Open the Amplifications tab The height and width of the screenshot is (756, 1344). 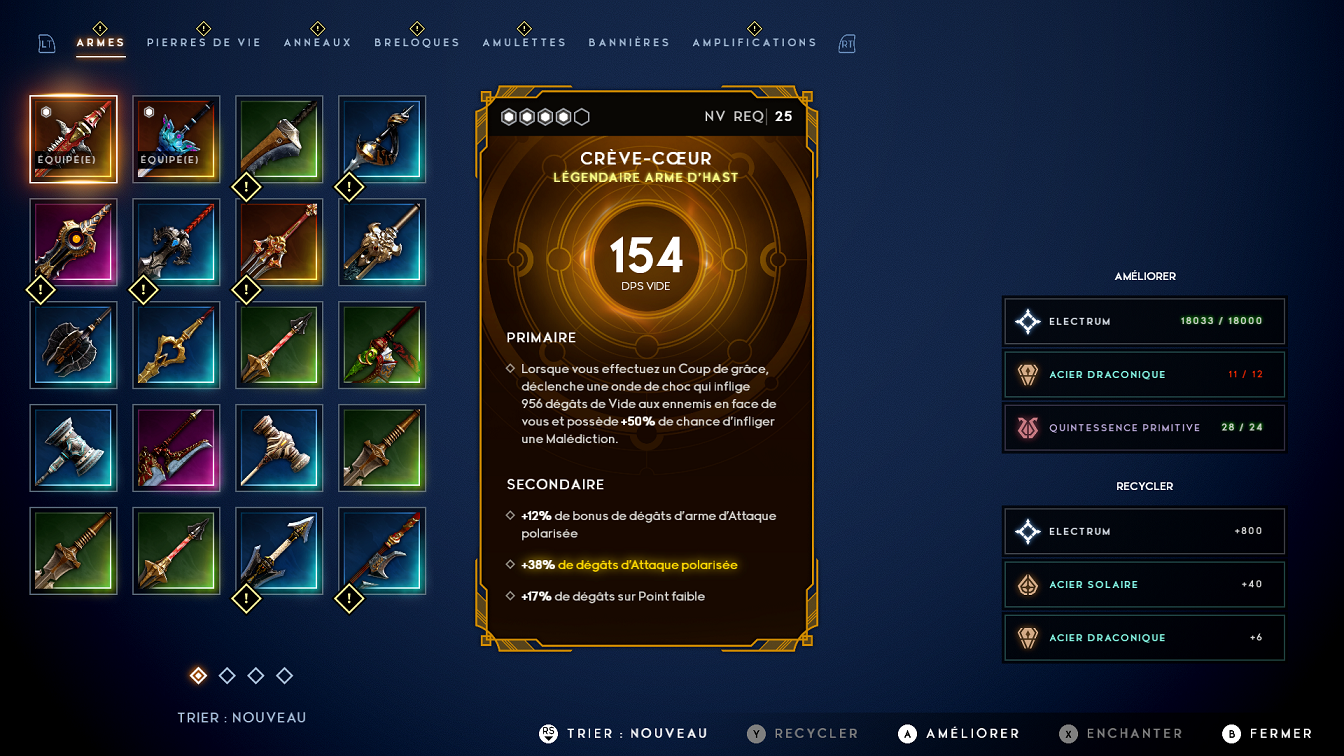point(754,43)
